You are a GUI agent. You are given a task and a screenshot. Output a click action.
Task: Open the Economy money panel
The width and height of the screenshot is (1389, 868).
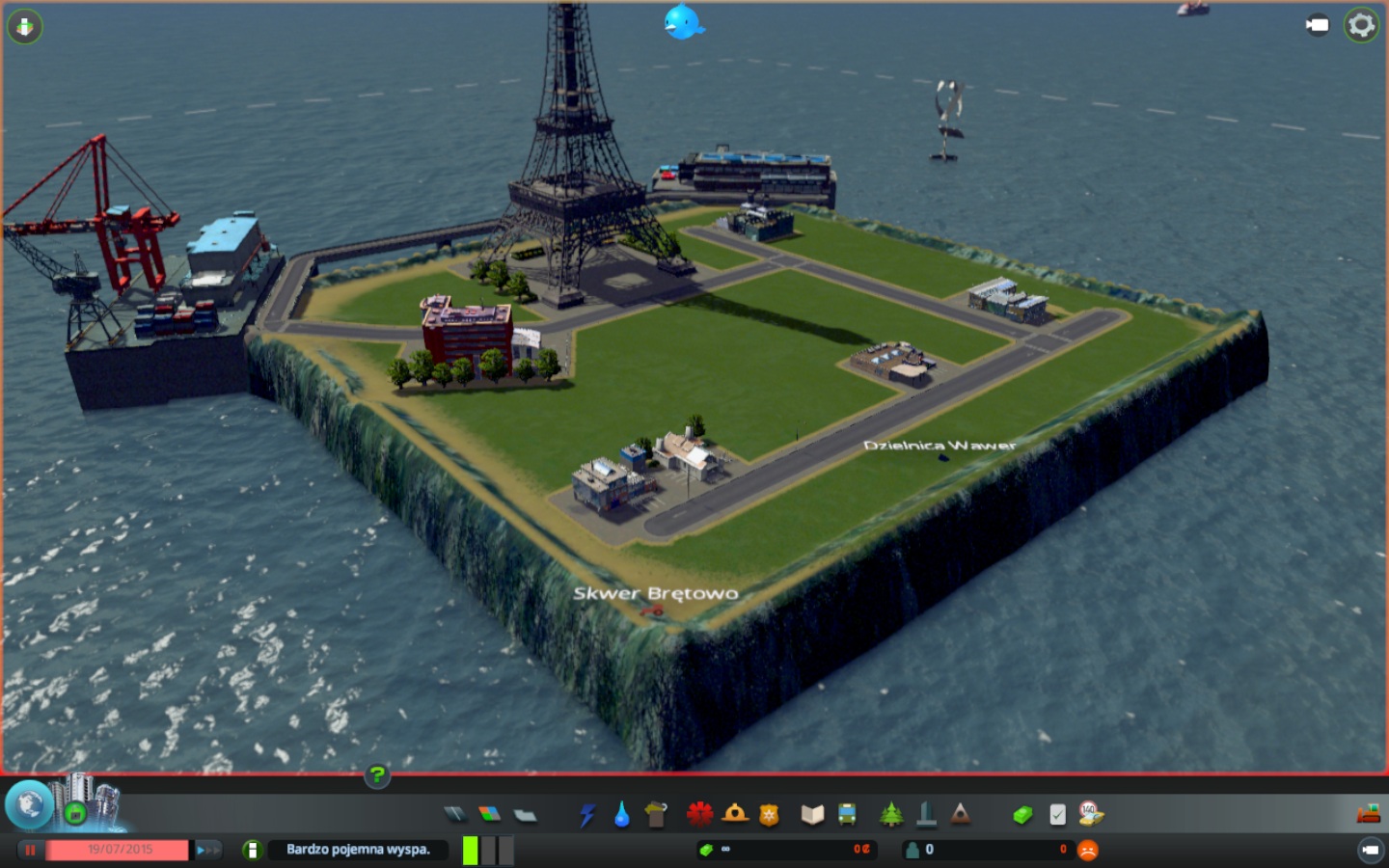[x=1022, y=815]
